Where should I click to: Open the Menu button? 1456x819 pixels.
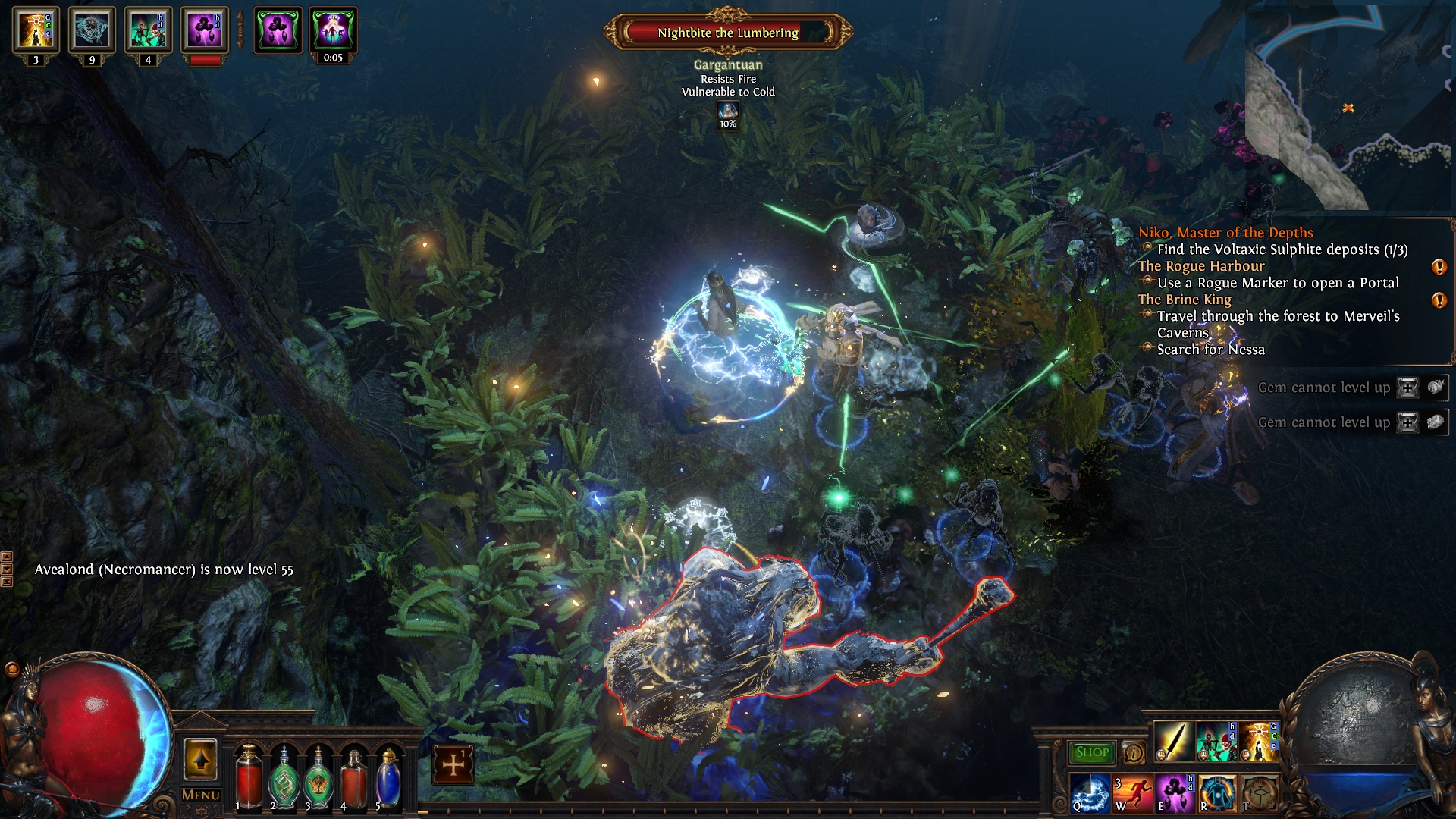(x=200, y=795)
